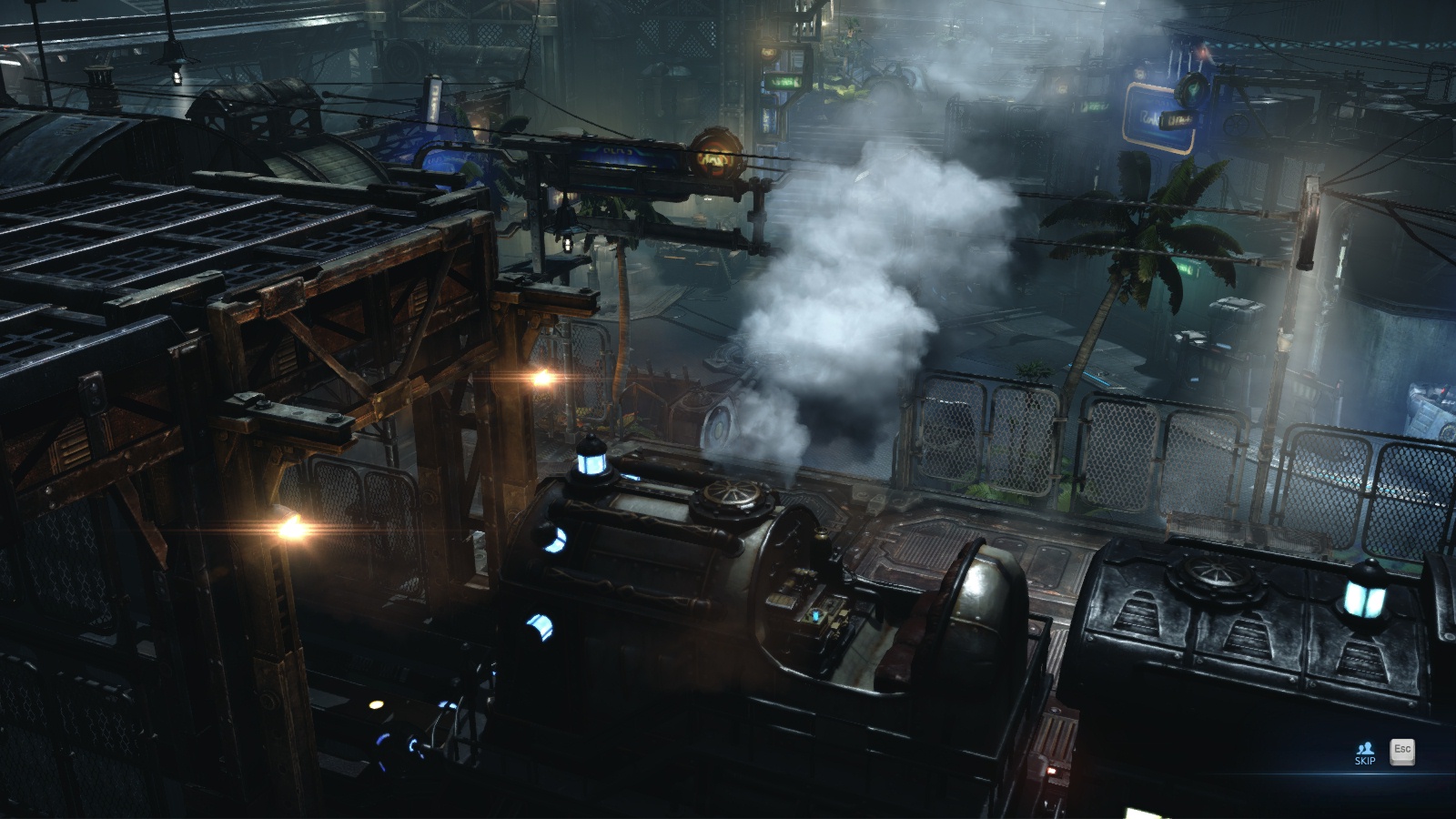Skip the cutscene using the SKIP icon
1456x819 pixels.
pyautogui.click(x=1364, y=752)
